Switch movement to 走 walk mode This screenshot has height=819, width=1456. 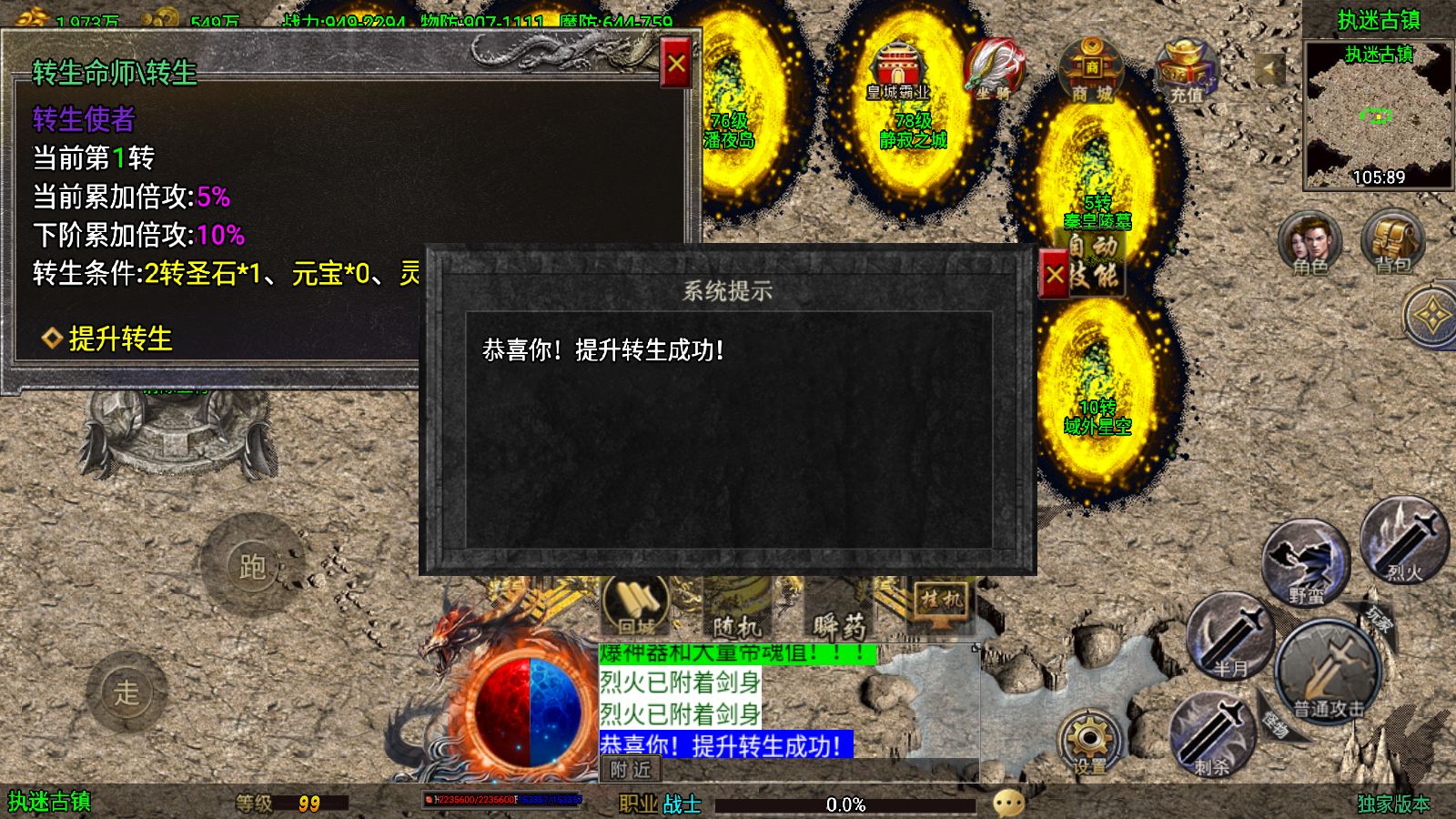(129, 690)
